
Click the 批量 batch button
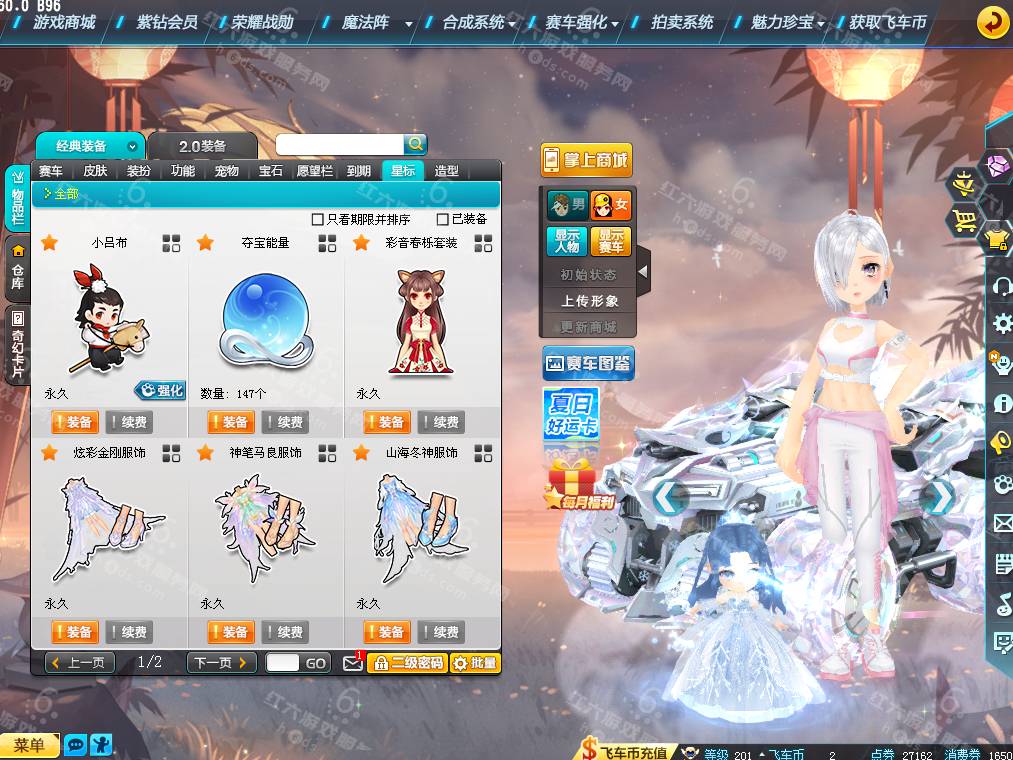click(x=475, y=663)
